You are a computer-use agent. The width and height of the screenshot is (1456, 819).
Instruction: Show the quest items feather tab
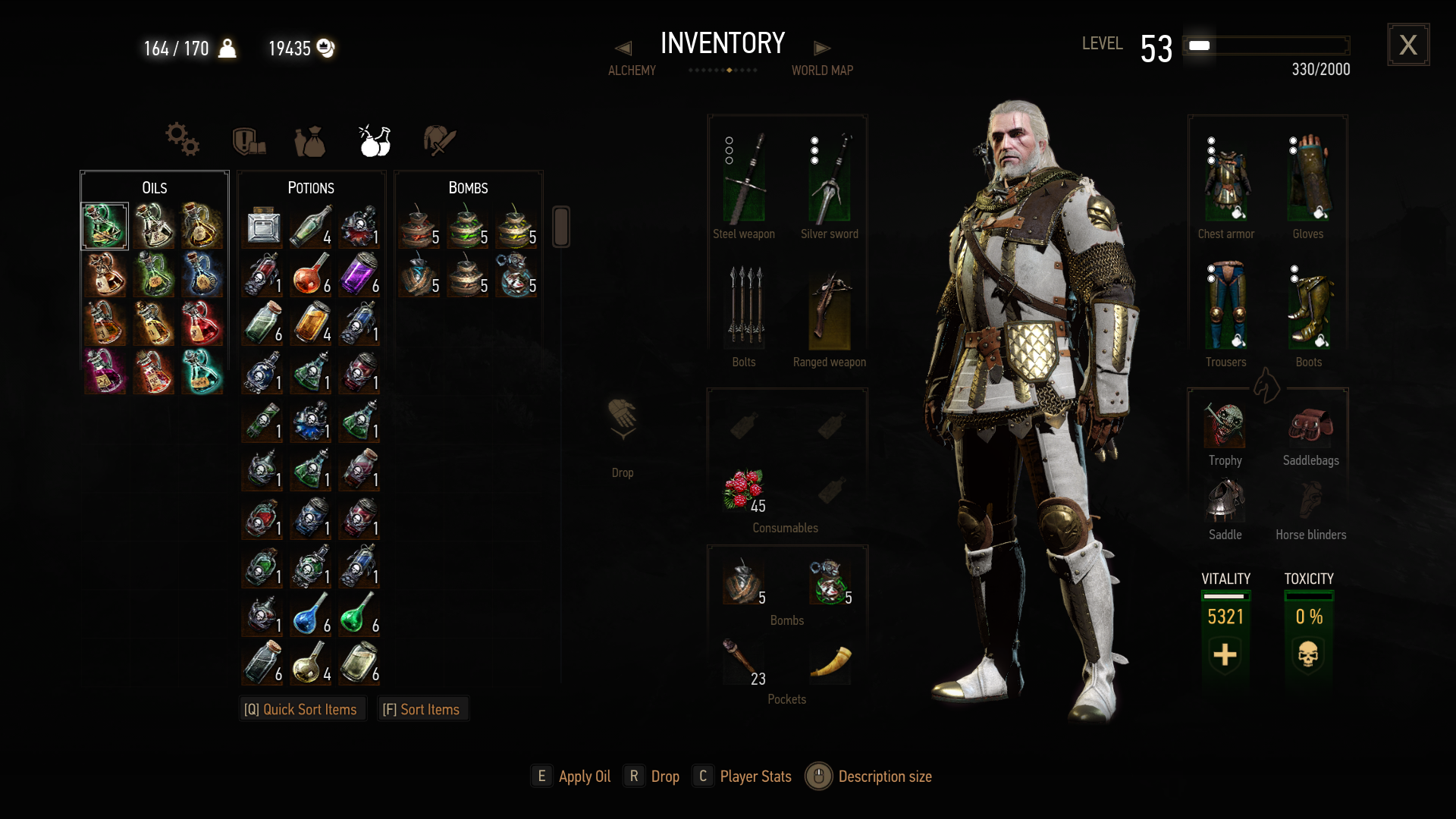[x=439, y=140]
